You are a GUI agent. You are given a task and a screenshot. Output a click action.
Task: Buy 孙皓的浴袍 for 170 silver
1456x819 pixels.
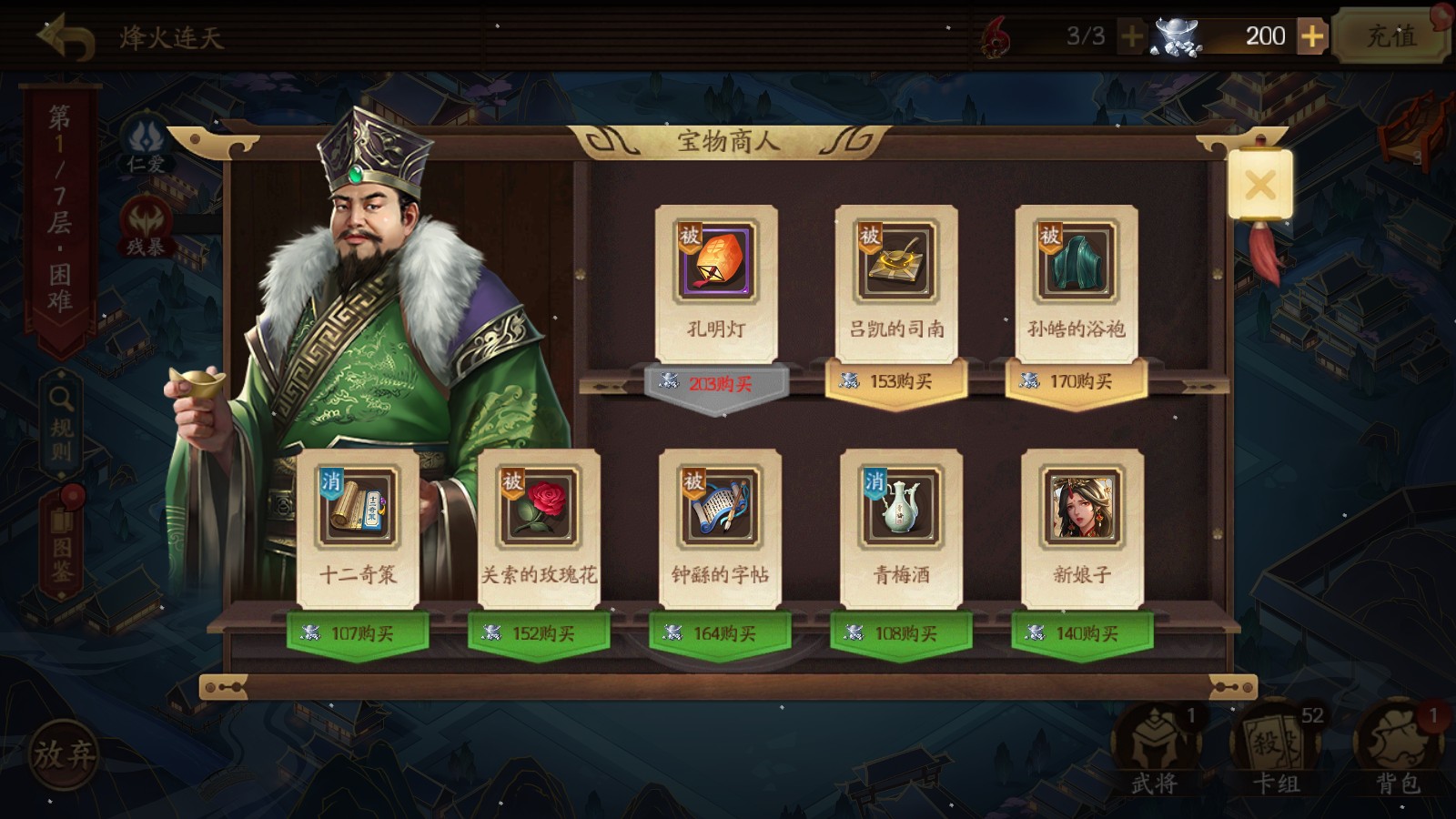tap(1077, 382)
